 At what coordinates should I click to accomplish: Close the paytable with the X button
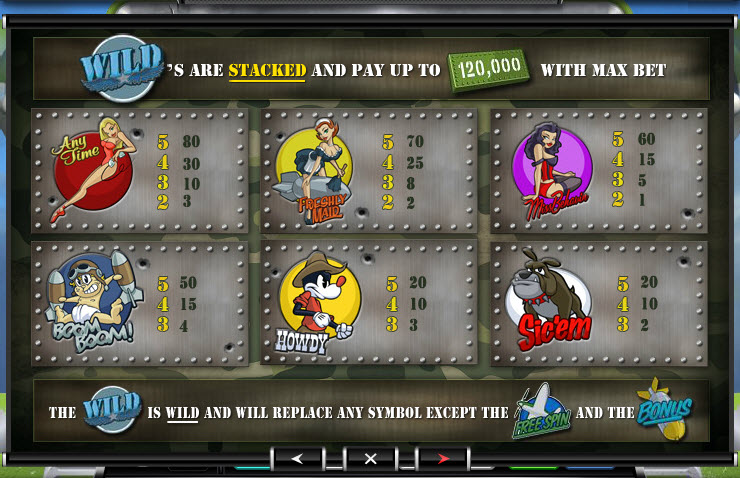370,458
